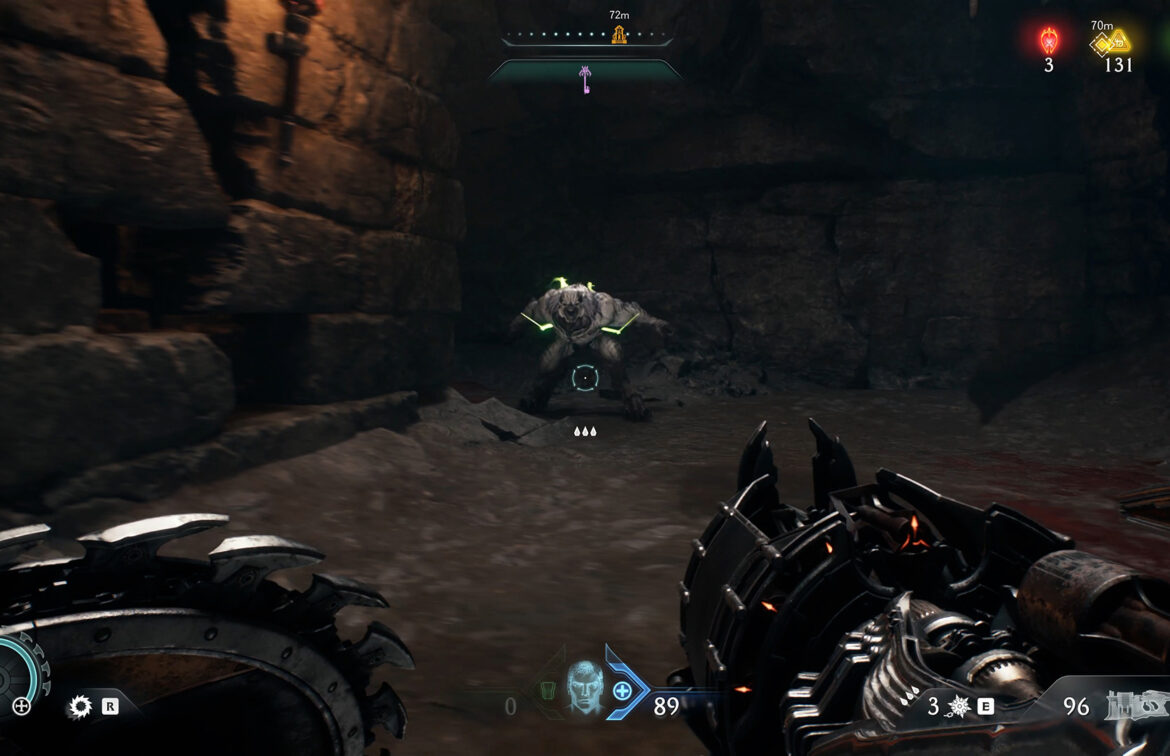Click the orange objective marker on the compass

point(619,36)
